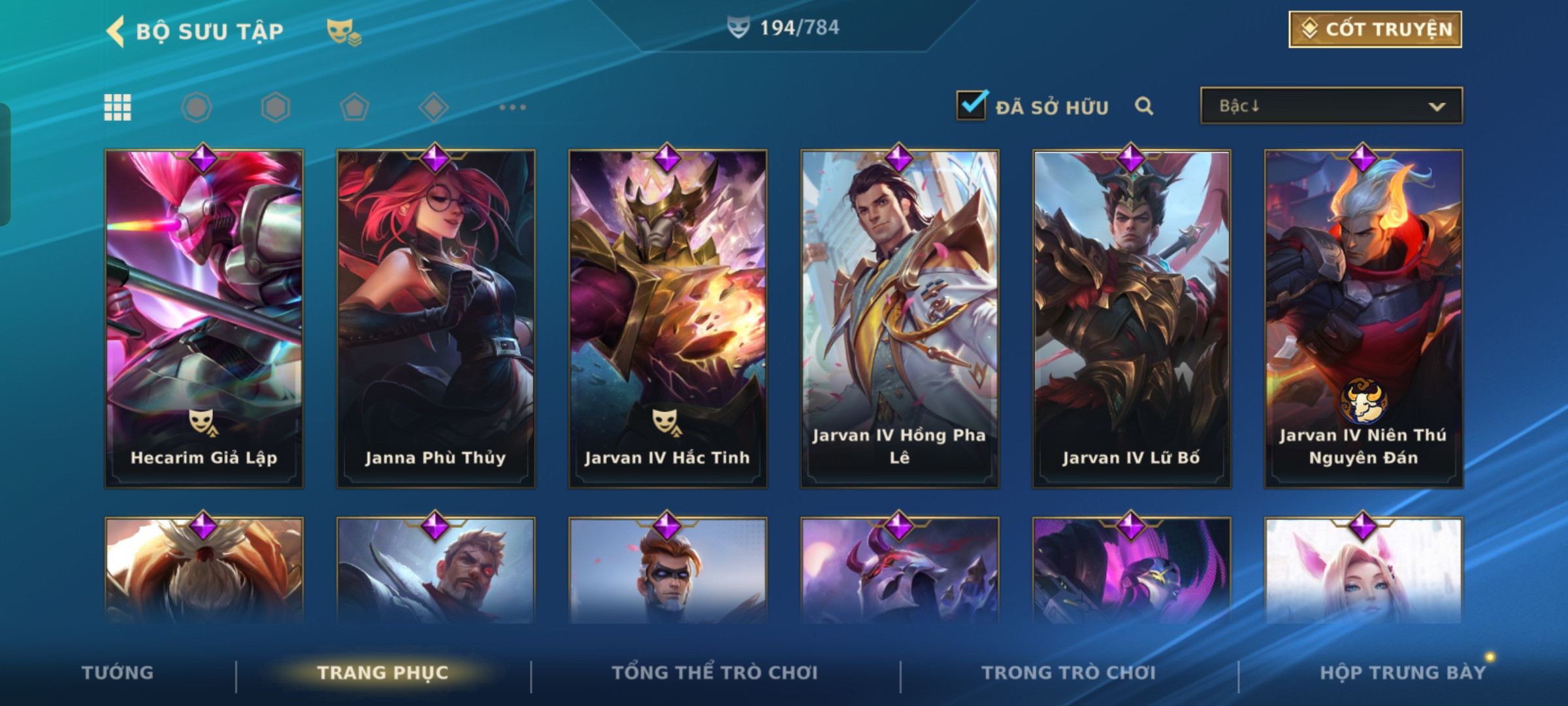Screen dimensions: 1568x706
Task: Click the golden mask icon beside the title
Action: point(343,31)
